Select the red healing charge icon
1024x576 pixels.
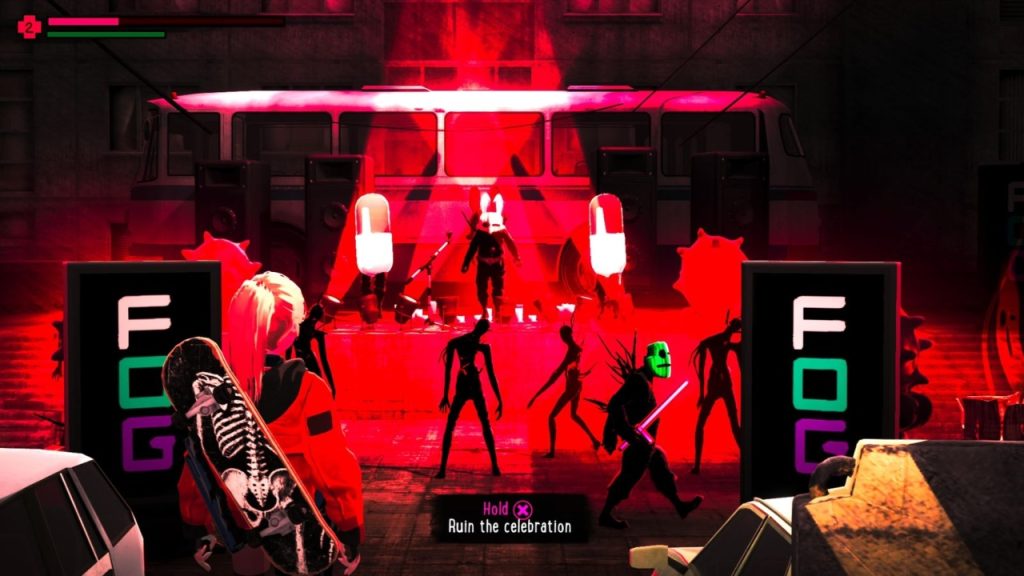[29, 27]
